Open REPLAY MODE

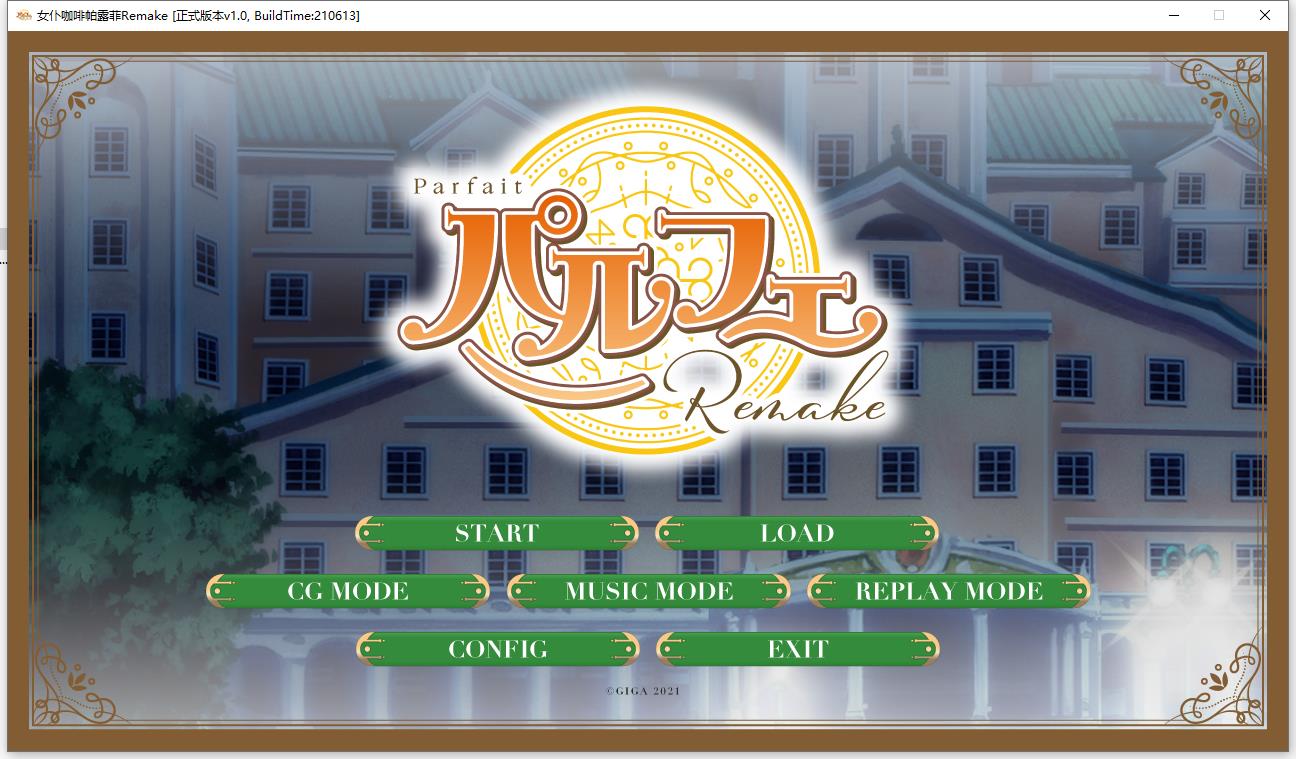[x=945, y=590]
